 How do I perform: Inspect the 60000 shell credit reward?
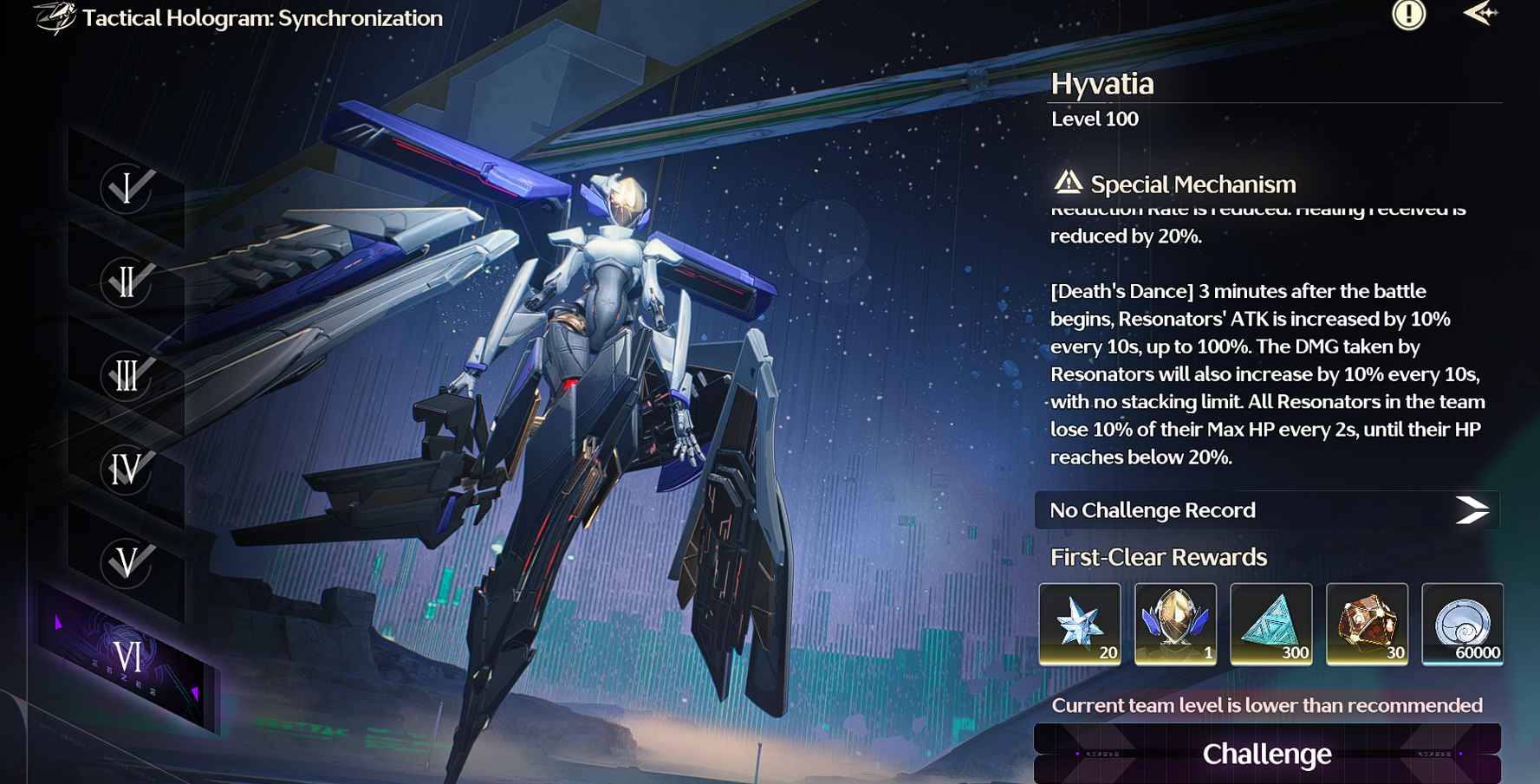click(x=1462, y=624)
